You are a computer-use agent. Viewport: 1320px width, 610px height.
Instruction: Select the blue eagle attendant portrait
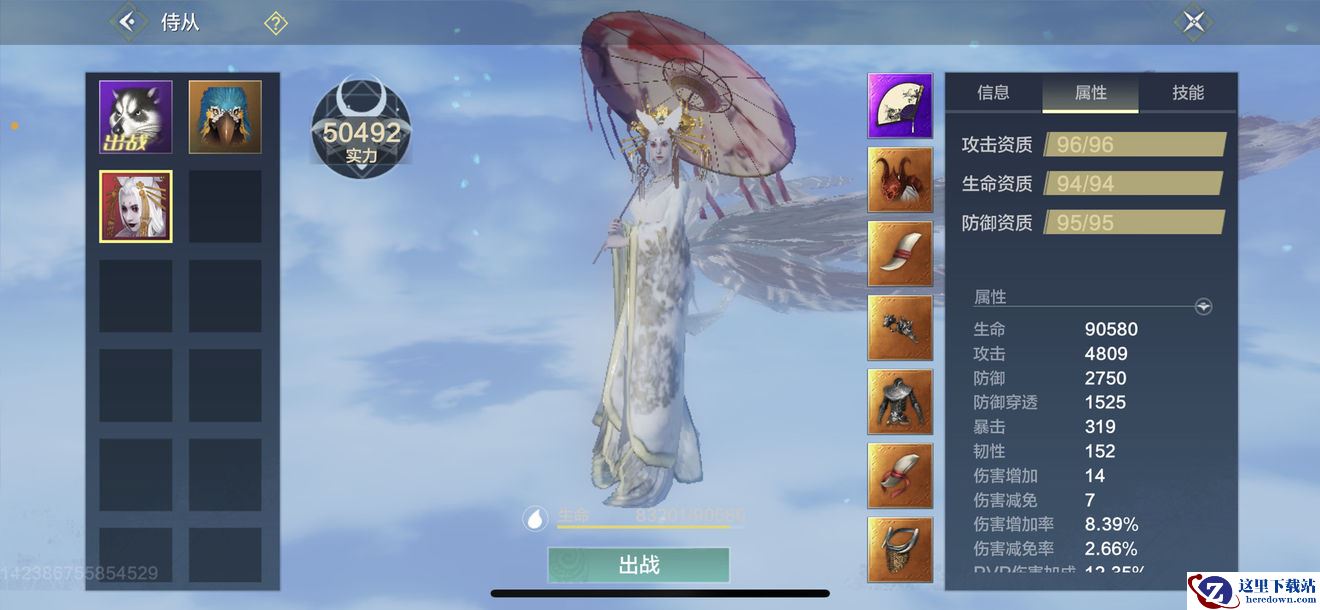pos(225,117)
